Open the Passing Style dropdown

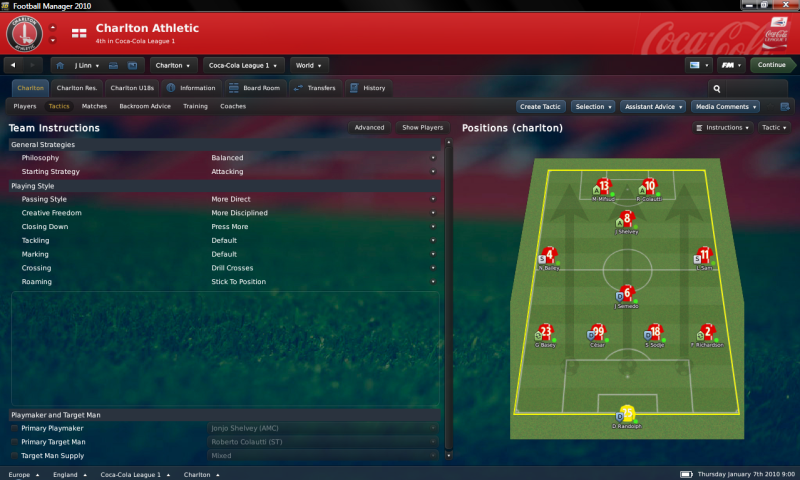pos(324,199)
